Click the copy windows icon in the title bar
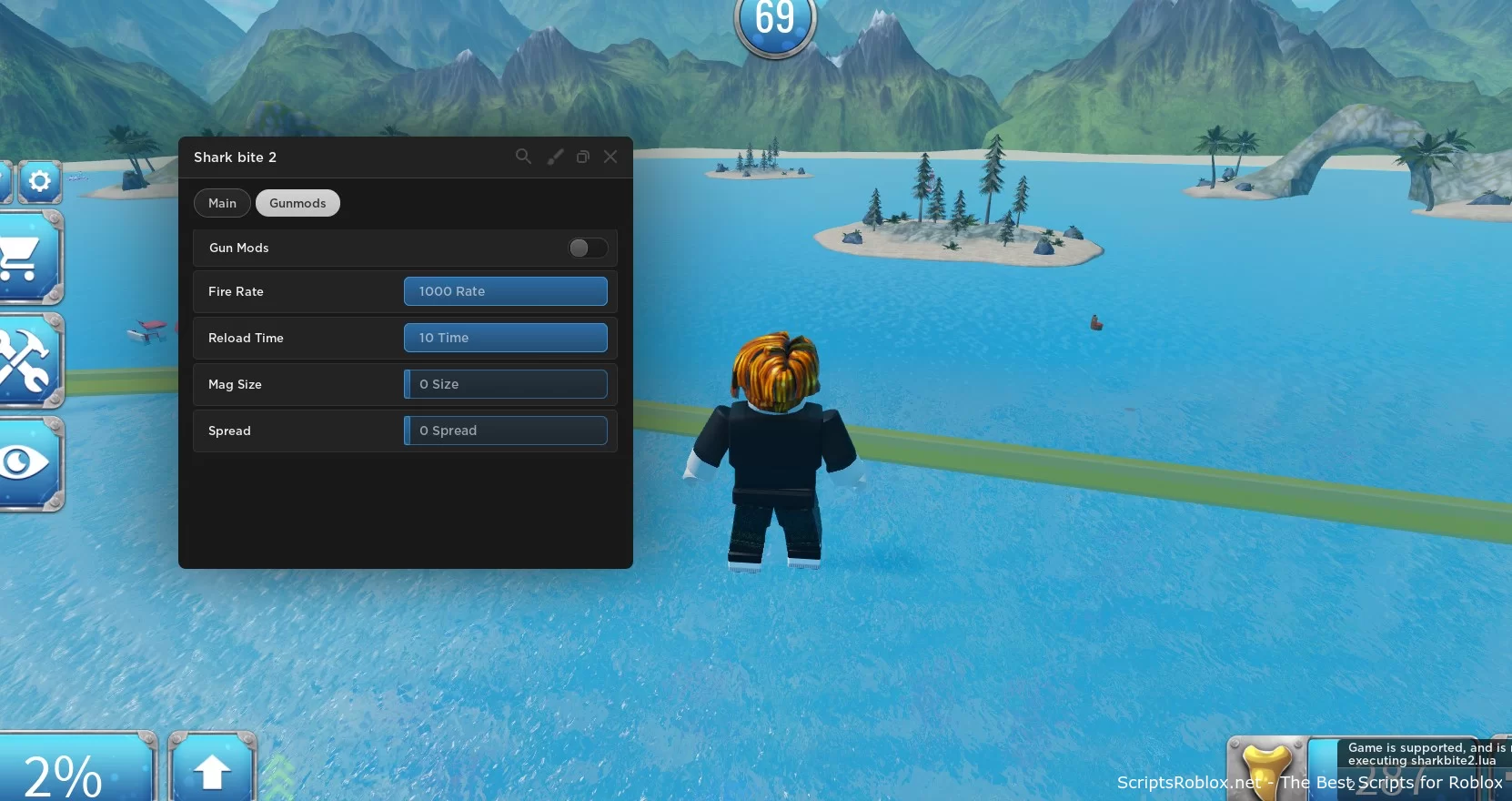Screen dimensions: 1512x801 click(583, 157)
